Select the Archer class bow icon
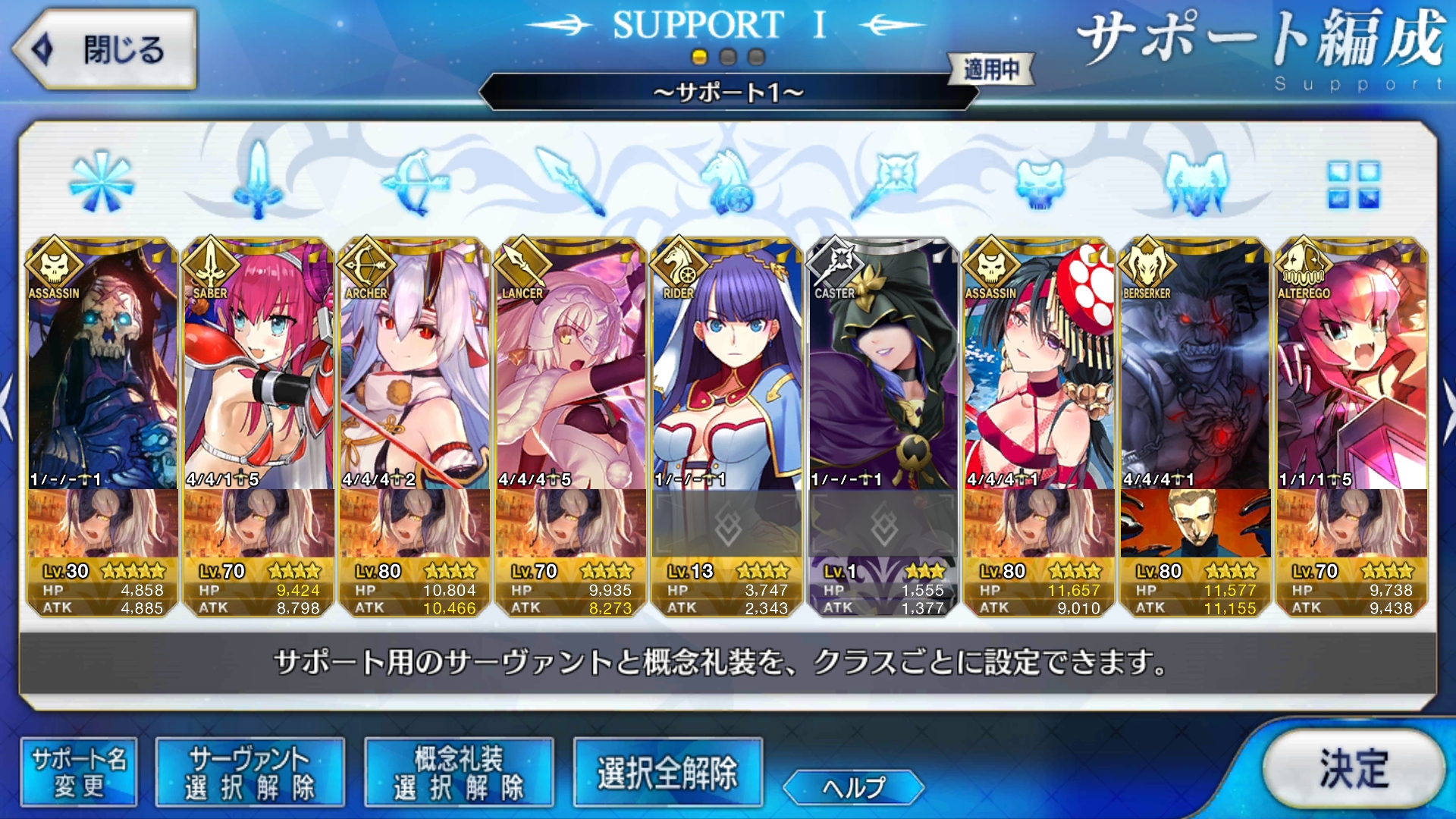Screen dimensions: 1456x819 [416, 182]
